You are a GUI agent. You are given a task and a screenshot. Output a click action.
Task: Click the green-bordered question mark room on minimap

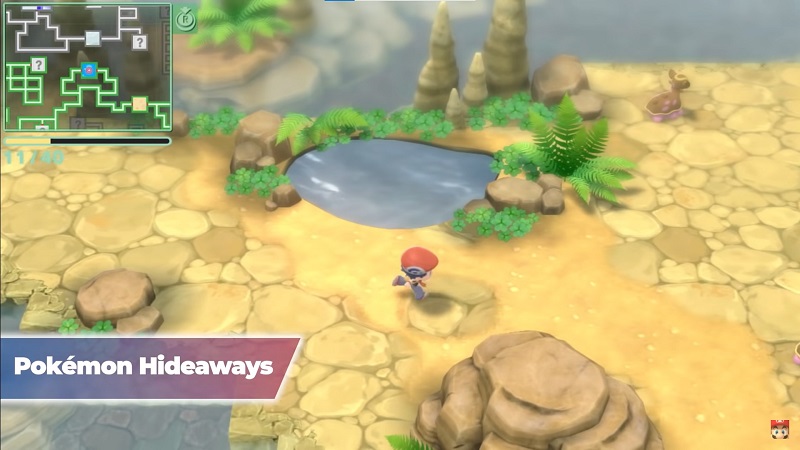point(38,65)
